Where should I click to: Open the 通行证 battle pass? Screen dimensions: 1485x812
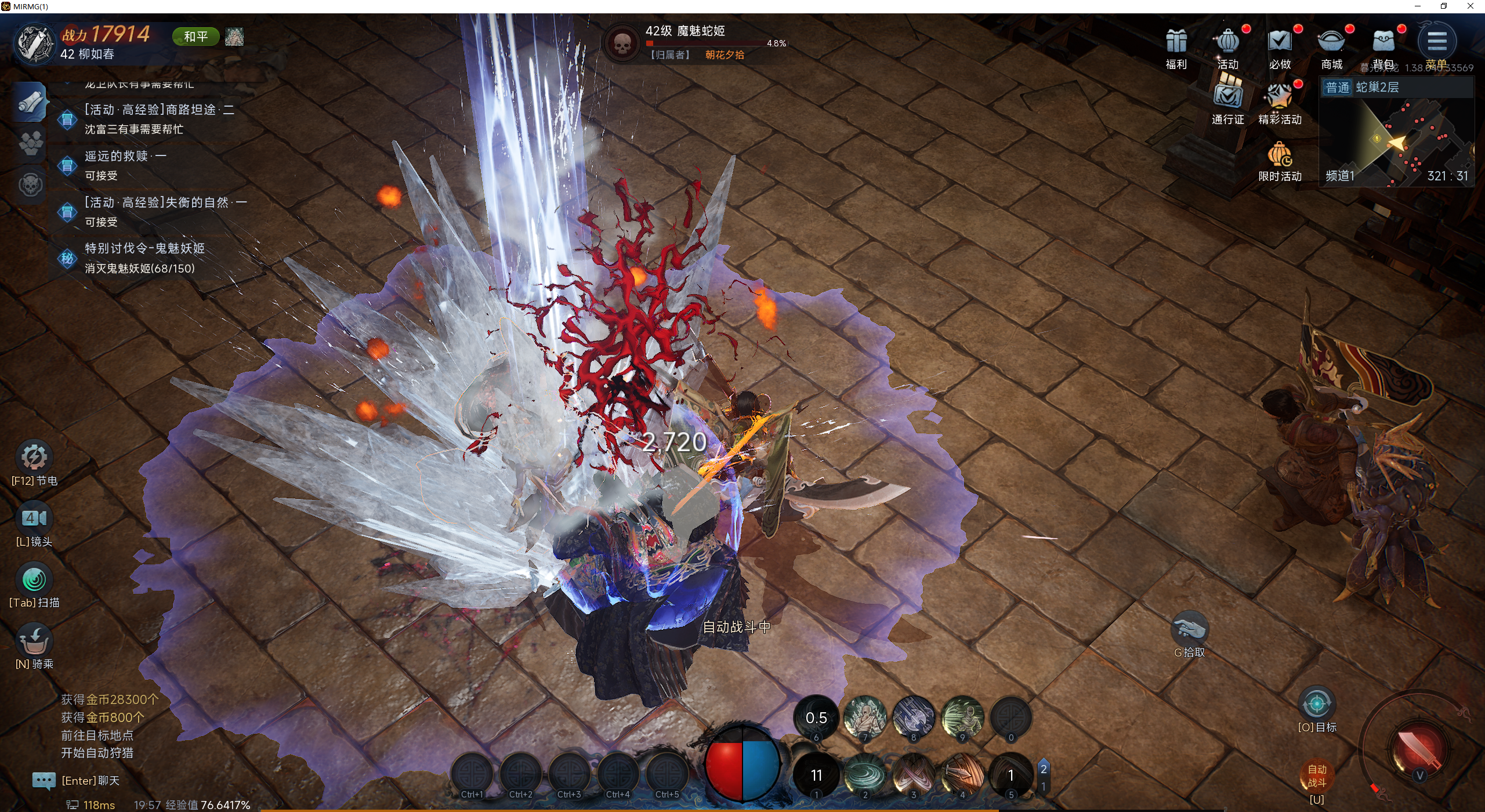coord(1227,97)
